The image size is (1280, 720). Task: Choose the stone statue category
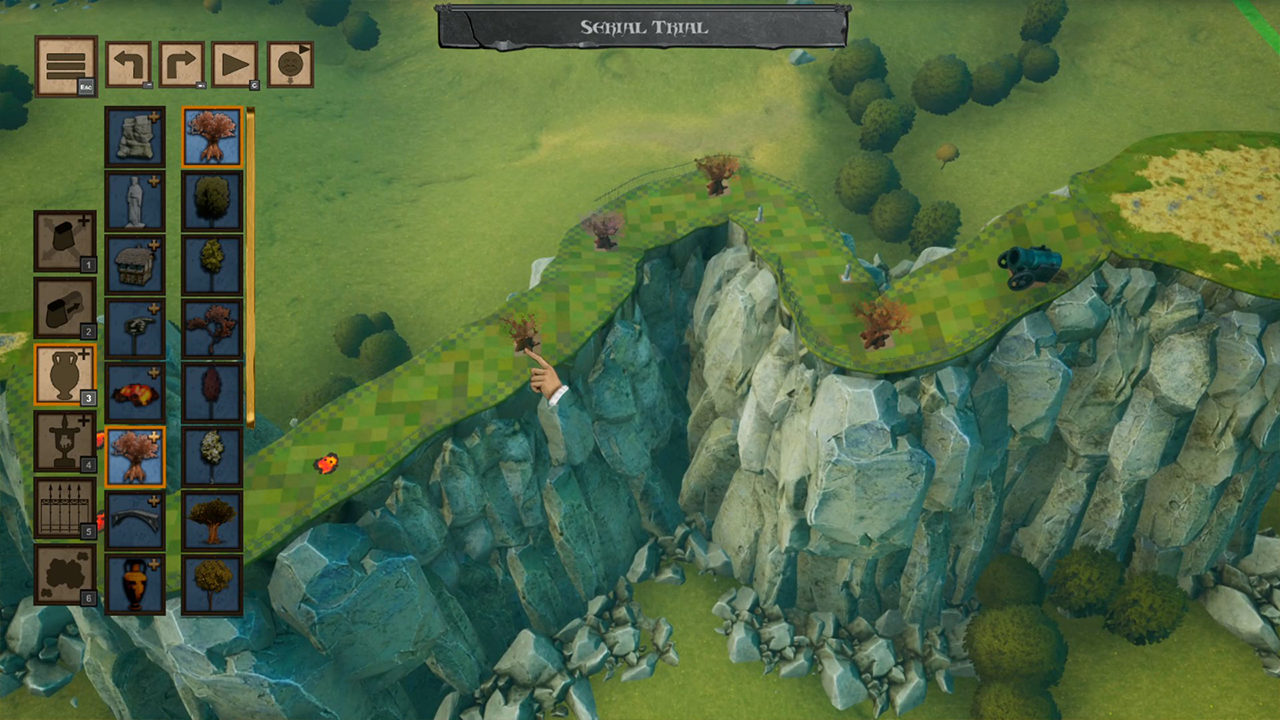pyautogui.click(x=135, y=201)
